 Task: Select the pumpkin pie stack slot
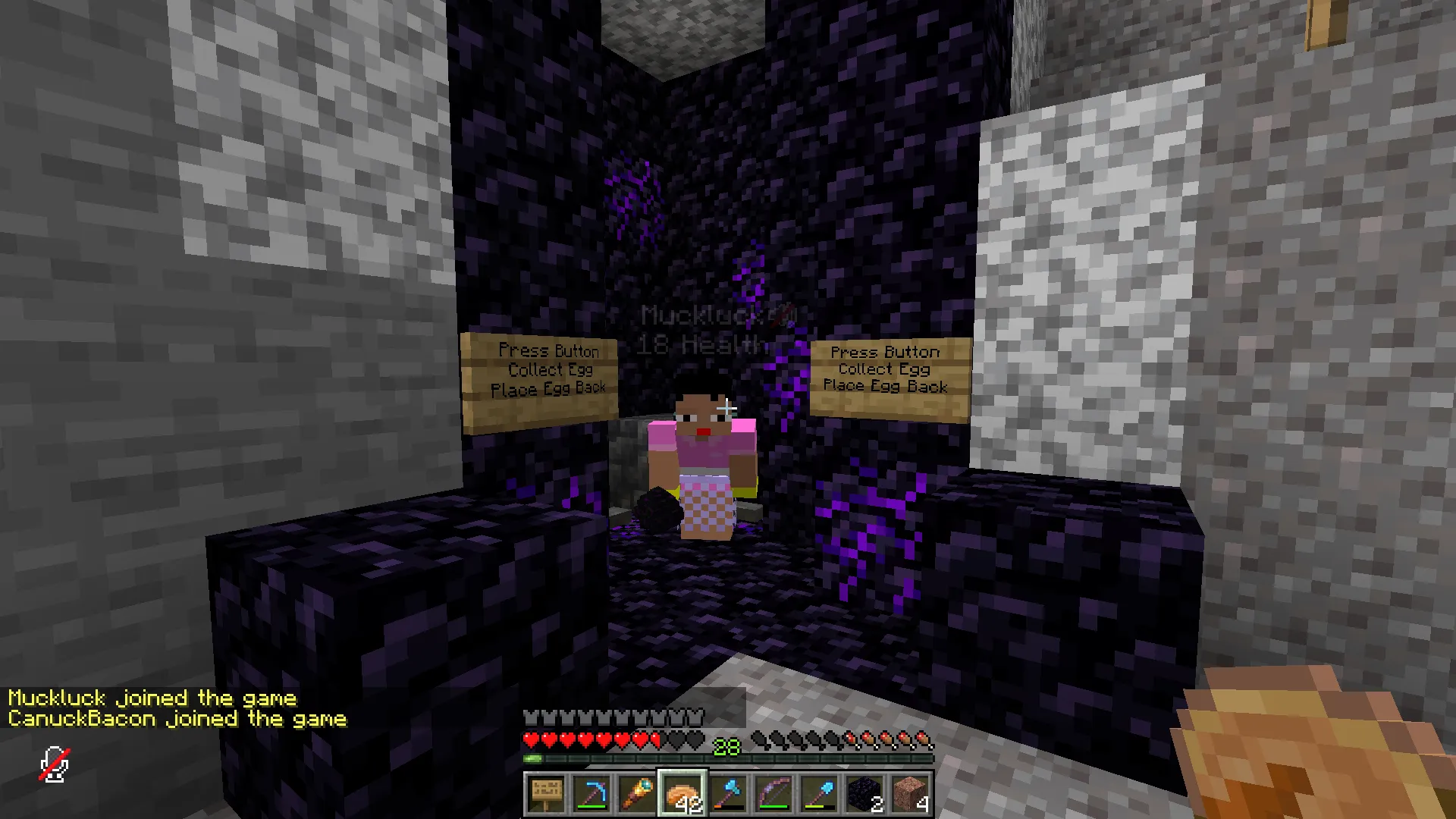(682, 794)
